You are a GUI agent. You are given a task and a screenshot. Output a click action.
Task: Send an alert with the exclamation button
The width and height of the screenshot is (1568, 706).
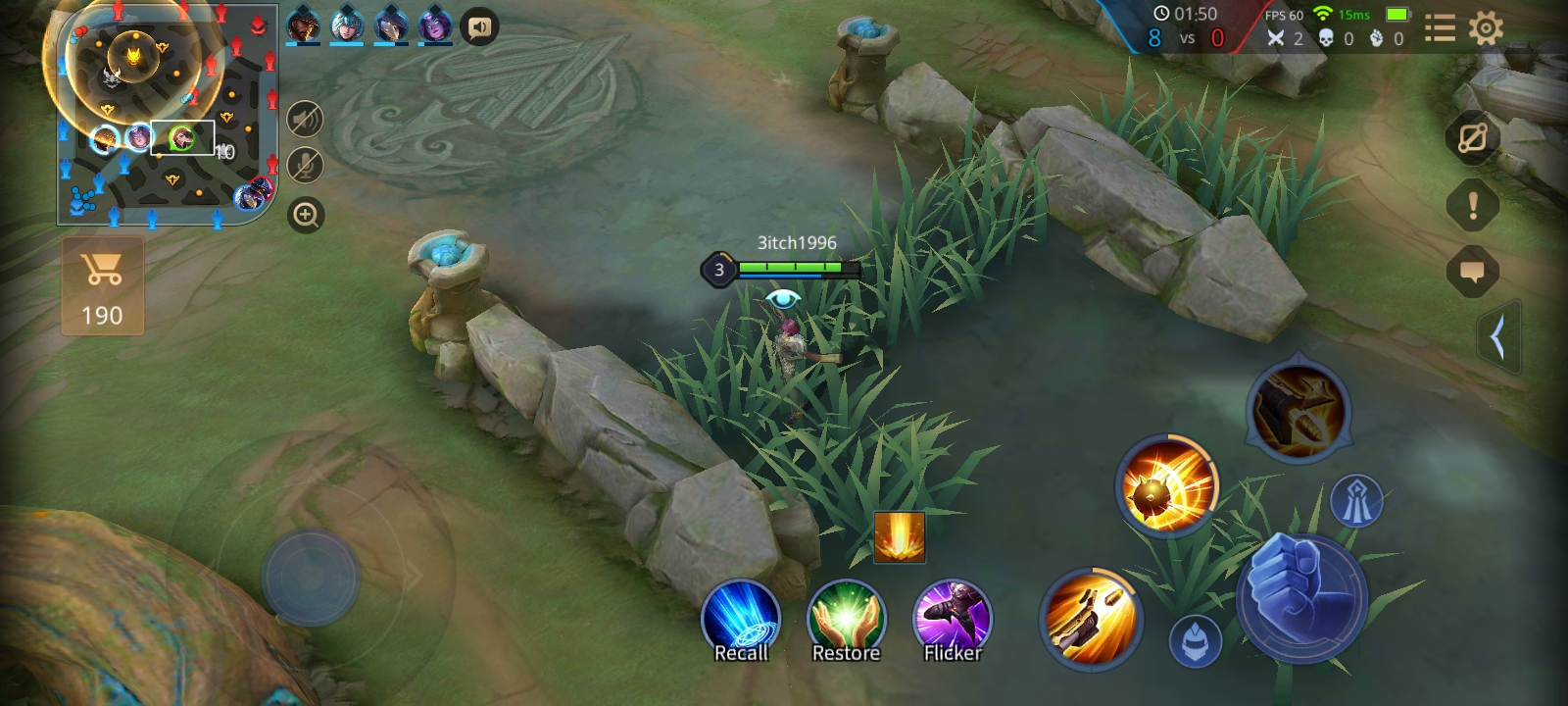[1472, 206]
